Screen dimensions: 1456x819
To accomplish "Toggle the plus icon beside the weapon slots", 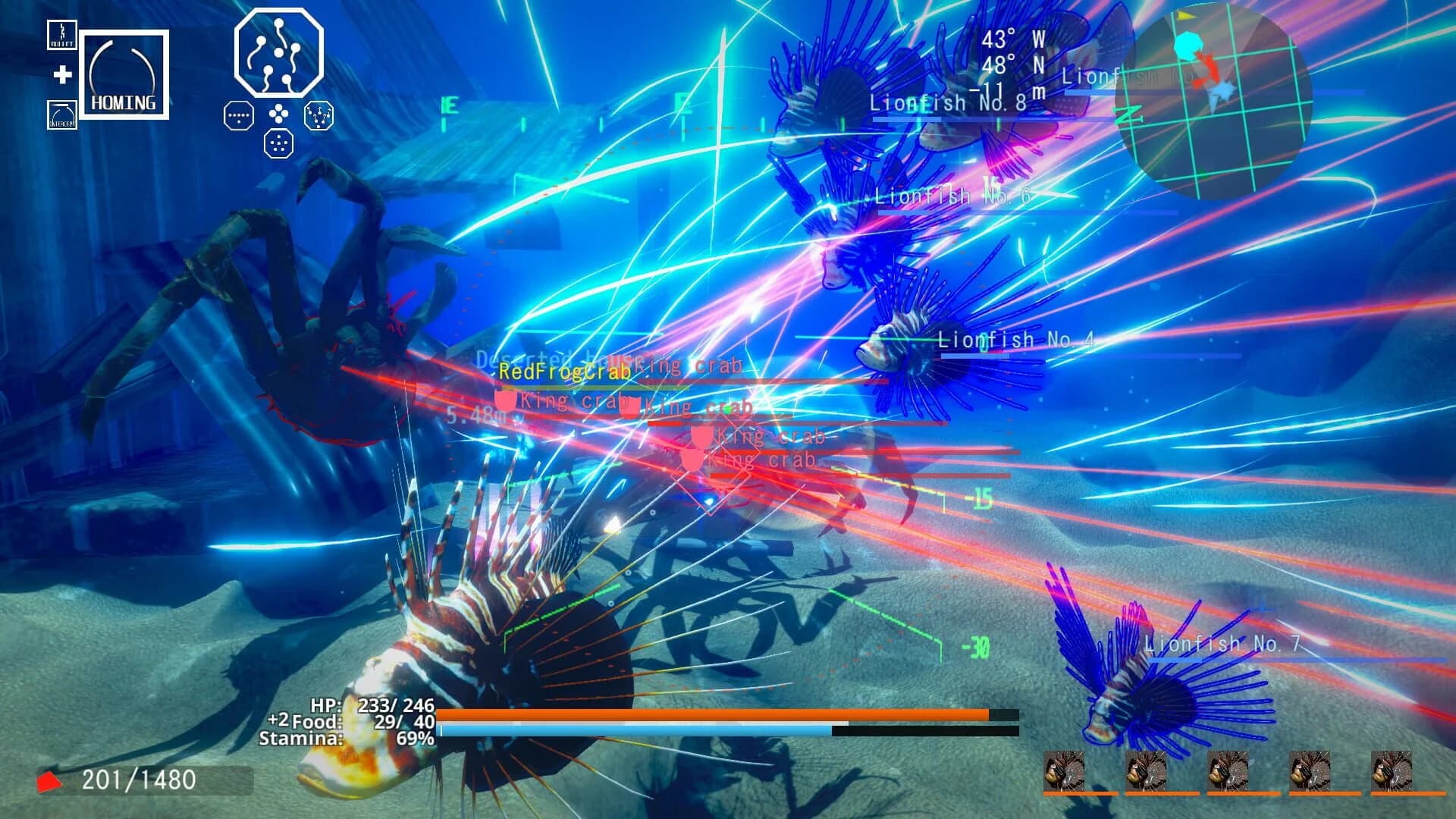I will click(64, 75).
